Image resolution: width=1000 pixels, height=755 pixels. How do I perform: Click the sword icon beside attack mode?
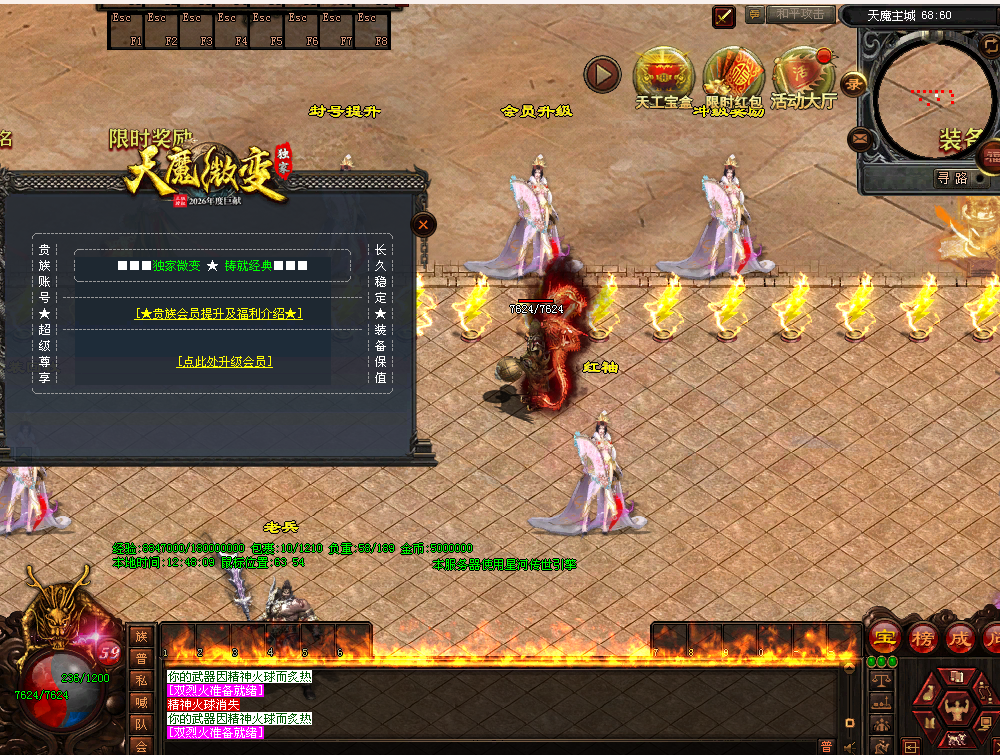724,16
